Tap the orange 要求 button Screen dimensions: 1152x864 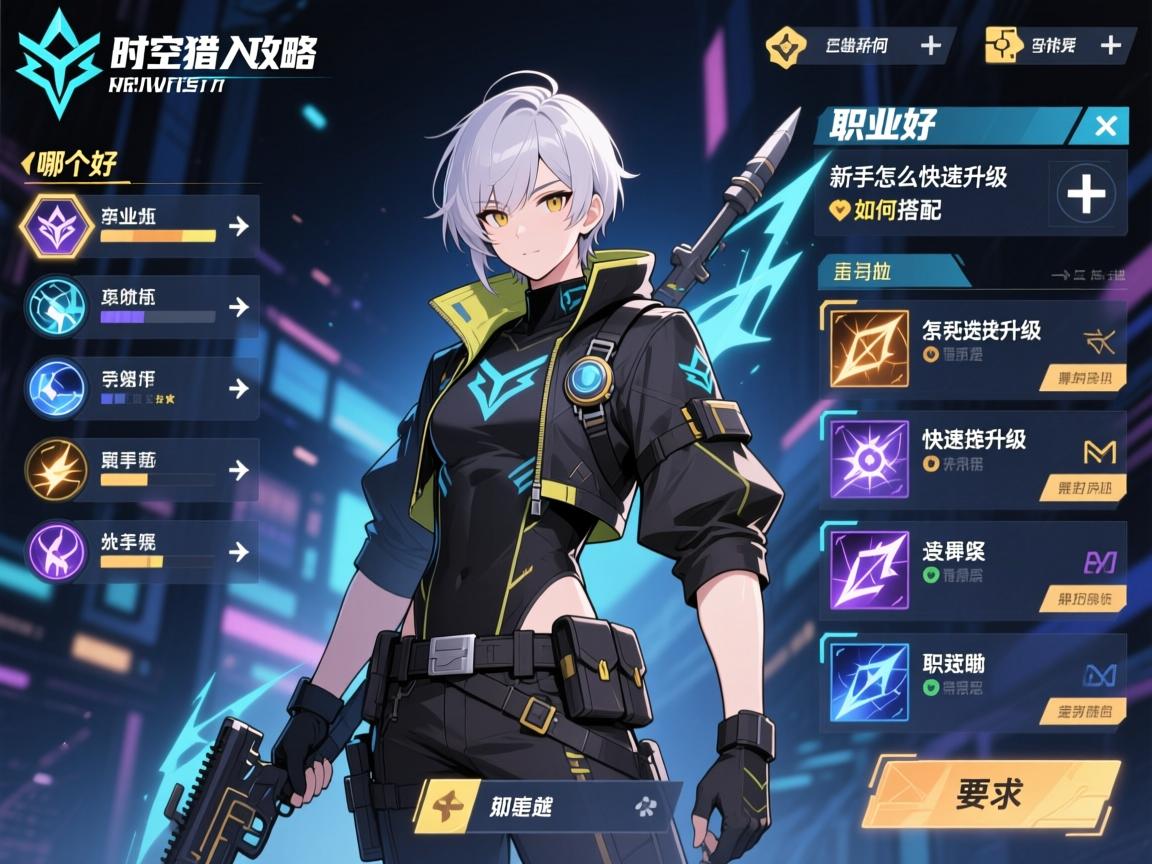tap(989, 794)
